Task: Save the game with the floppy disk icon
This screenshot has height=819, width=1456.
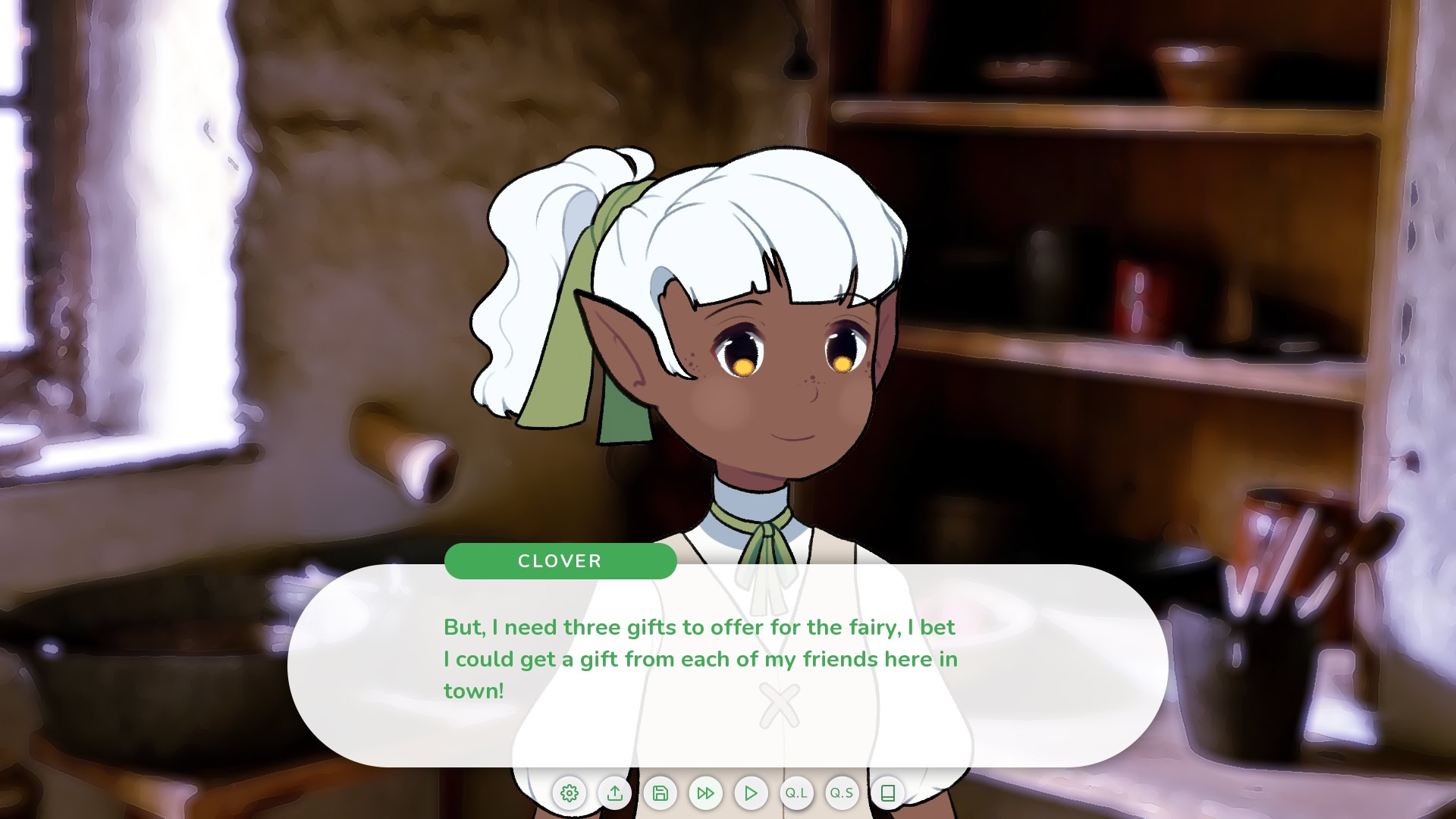Action: (661, 793)
